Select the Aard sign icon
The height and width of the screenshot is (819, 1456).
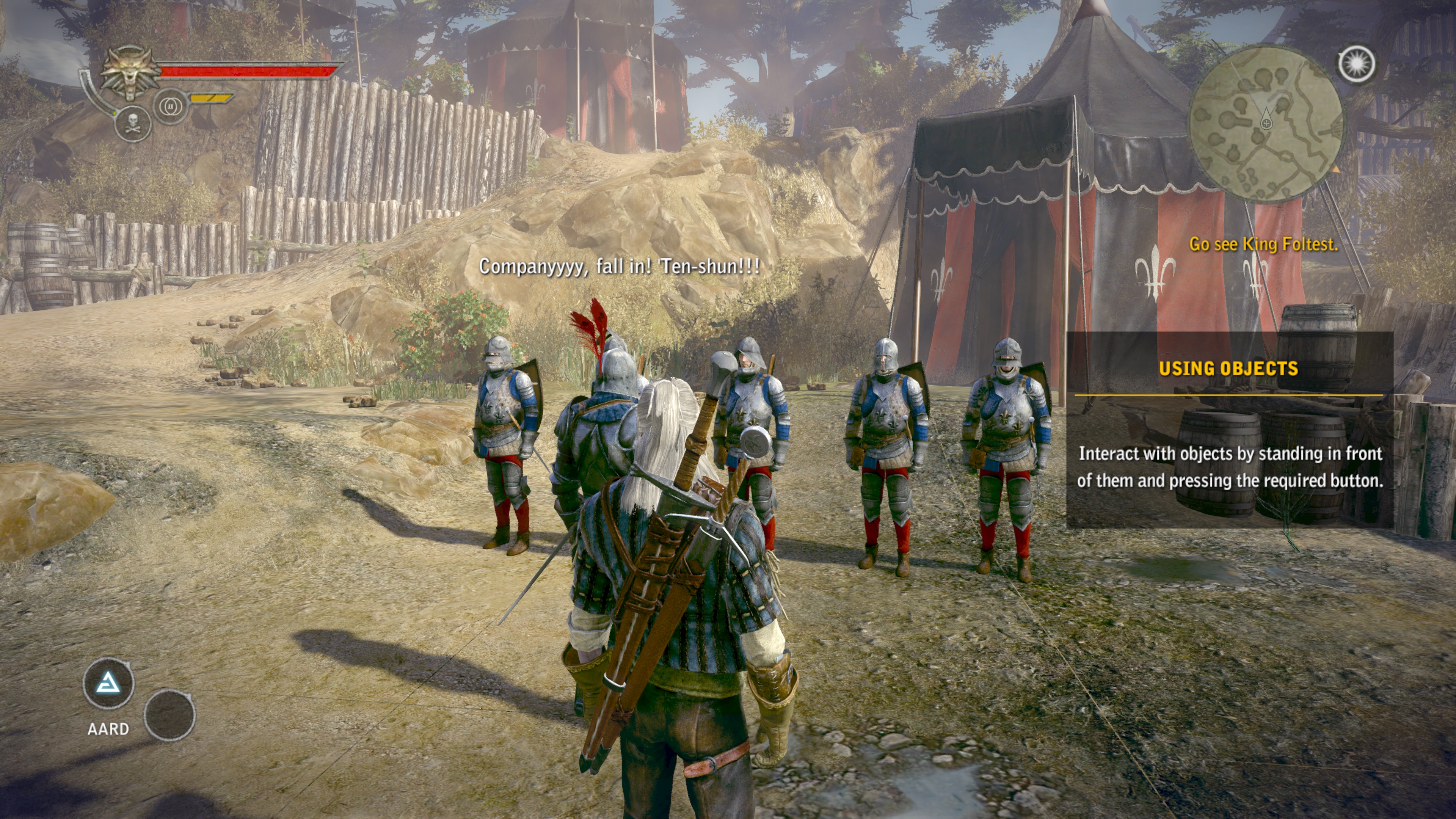click(108, 684)
